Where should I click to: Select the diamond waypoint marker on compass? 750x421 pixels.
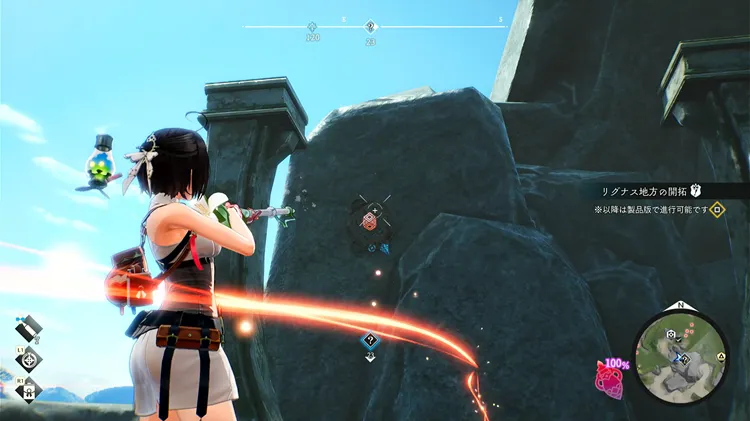(x=311, y=28)
